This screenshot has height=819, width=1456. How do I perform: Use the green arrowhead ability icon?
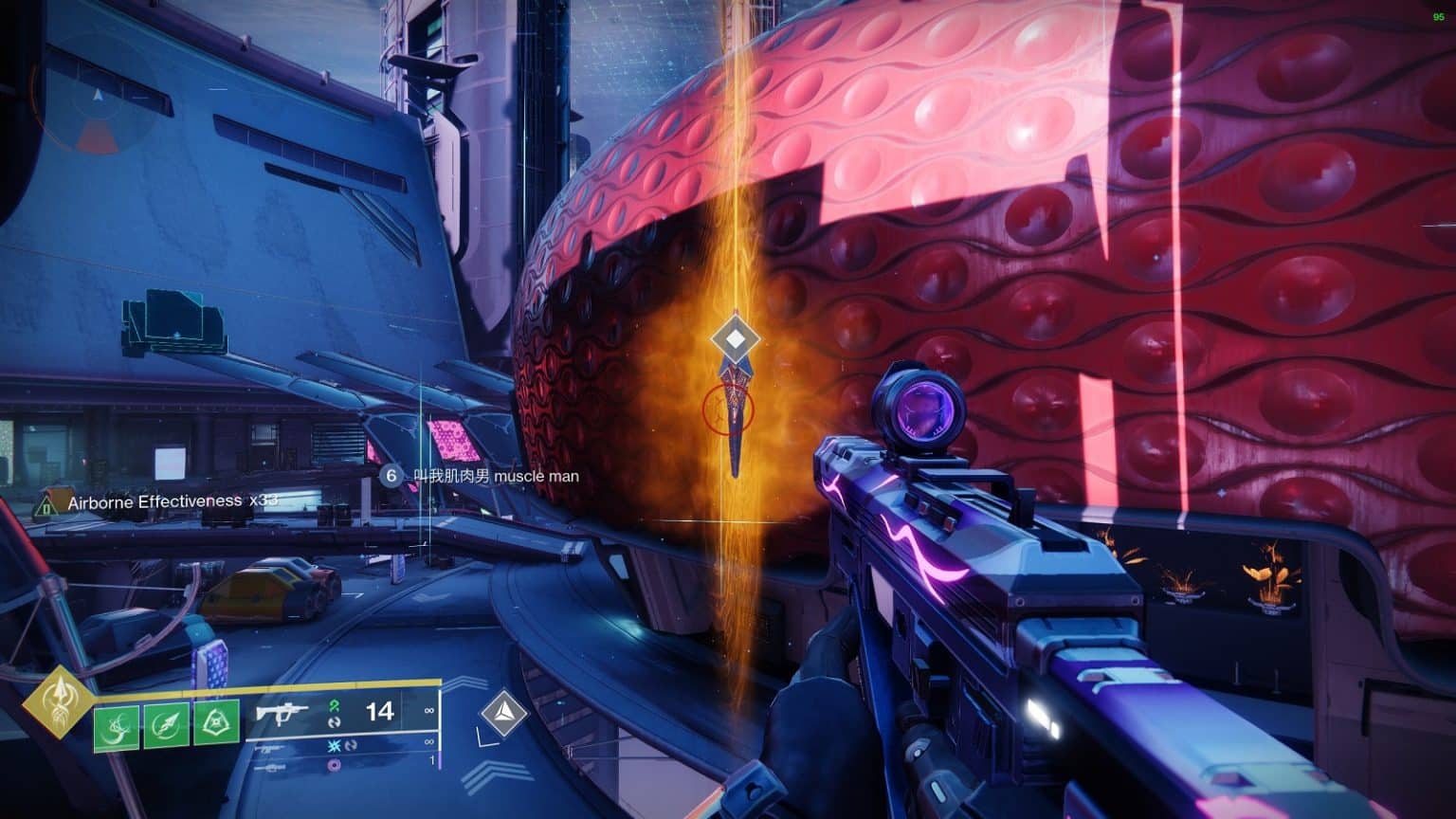(166, 727)
